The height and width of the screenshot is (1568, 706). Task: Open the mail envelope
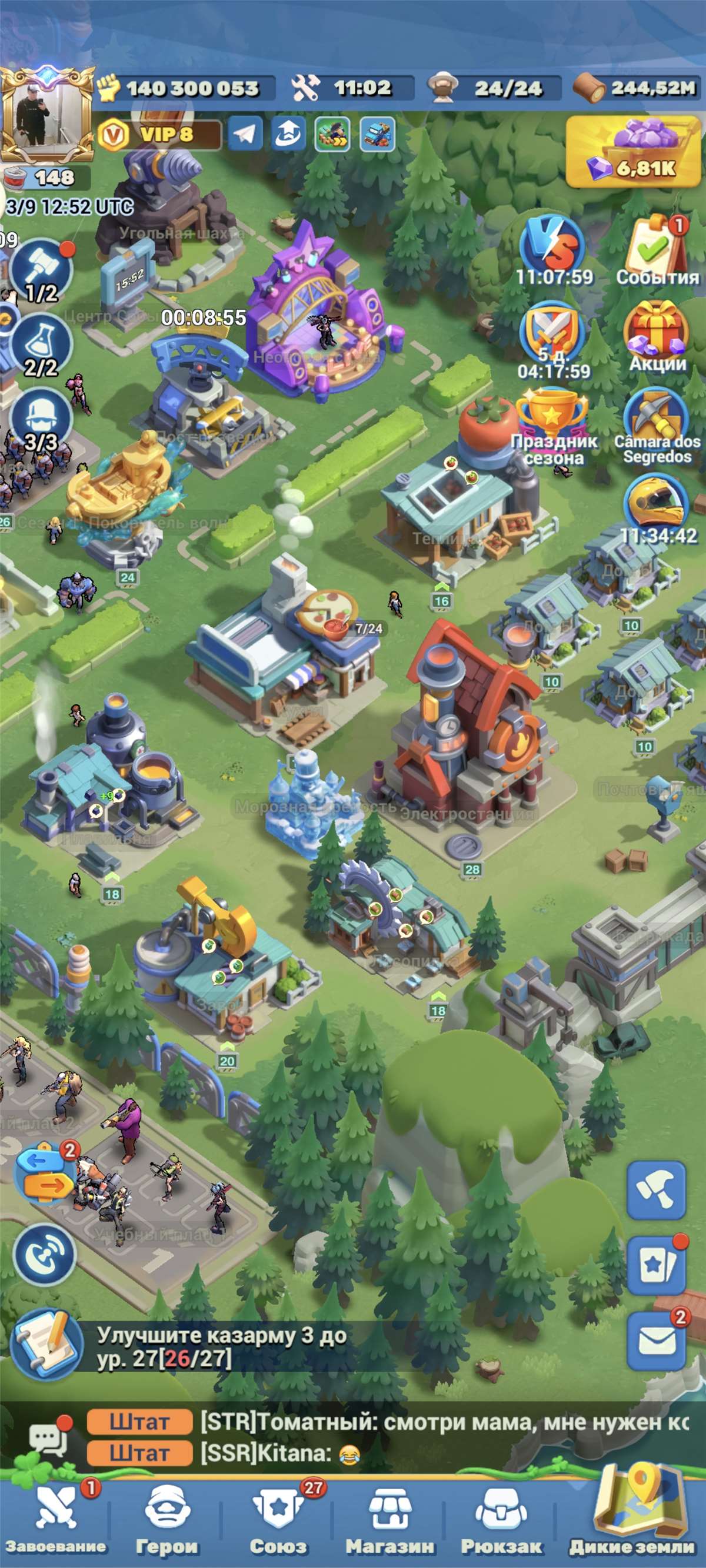coord(657,1340)
